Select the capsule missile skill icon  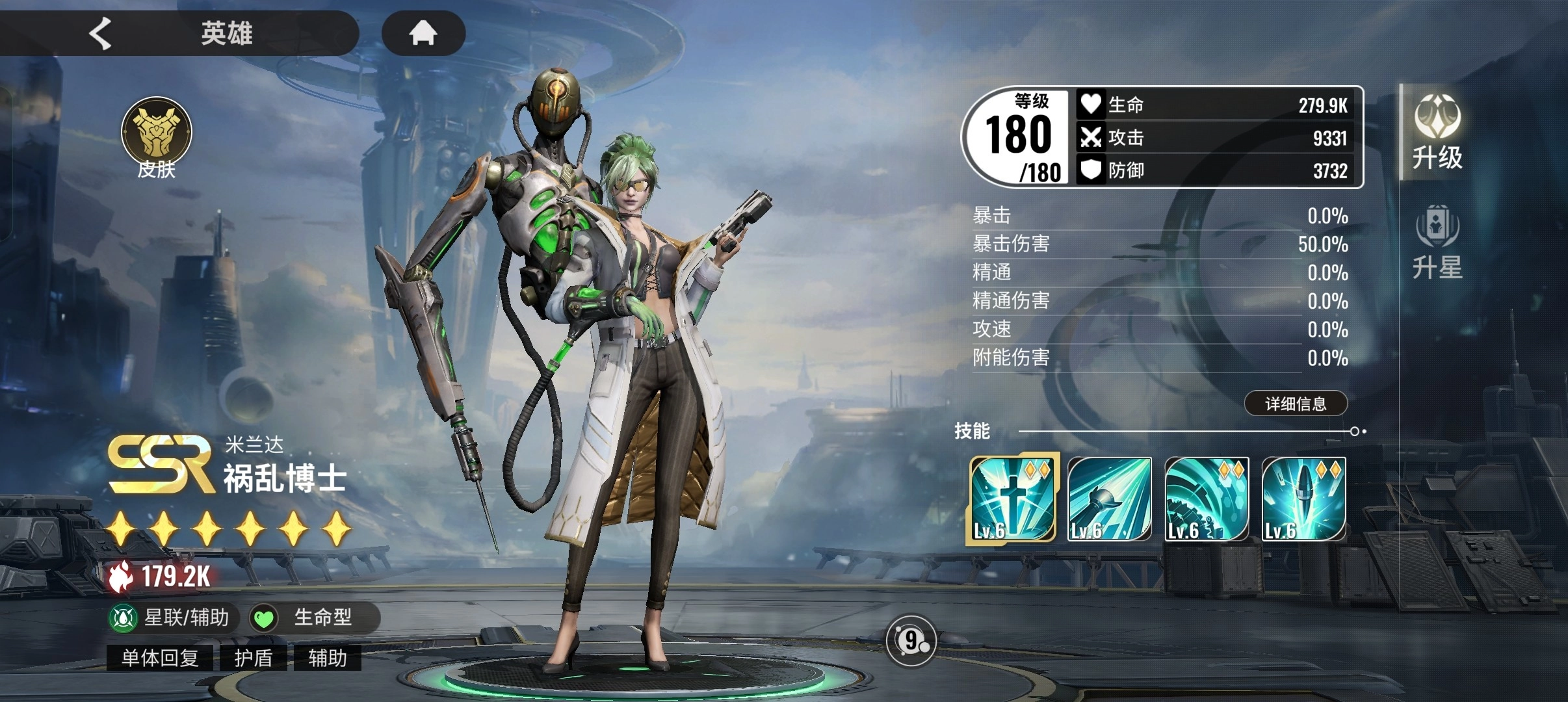click(x=1303, y=499)
